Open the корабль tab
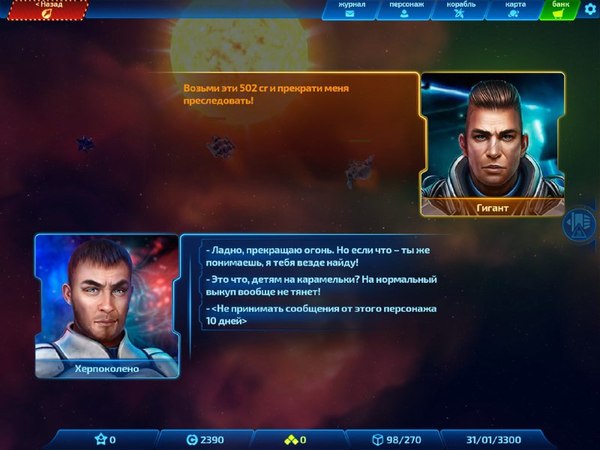 click(460, 10)
